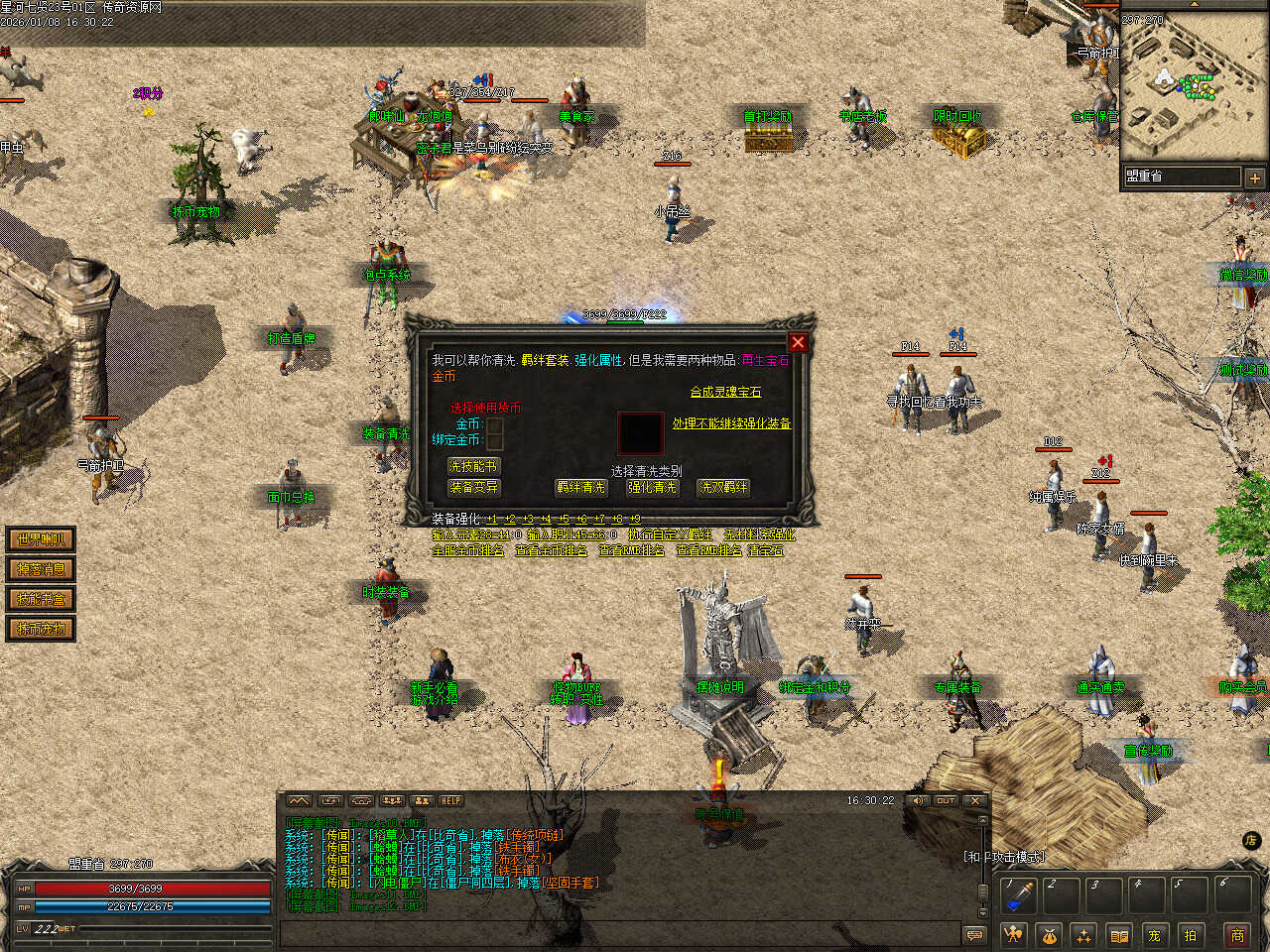Open the 全服金币排名 ranking link
This screenshot has width=1270, height=952.
[468, 549]
